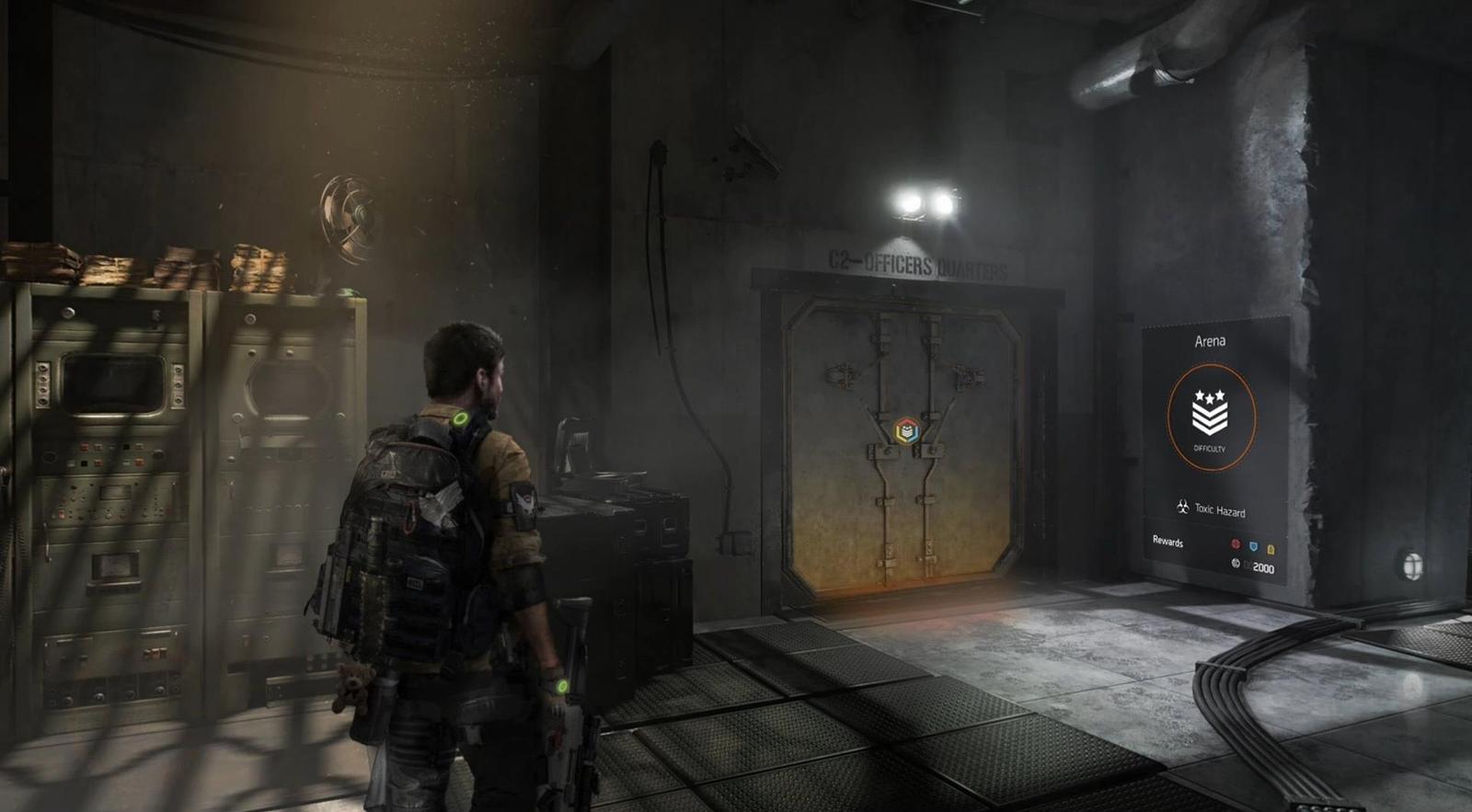Click the wall-mounted fan

[348, 212]
